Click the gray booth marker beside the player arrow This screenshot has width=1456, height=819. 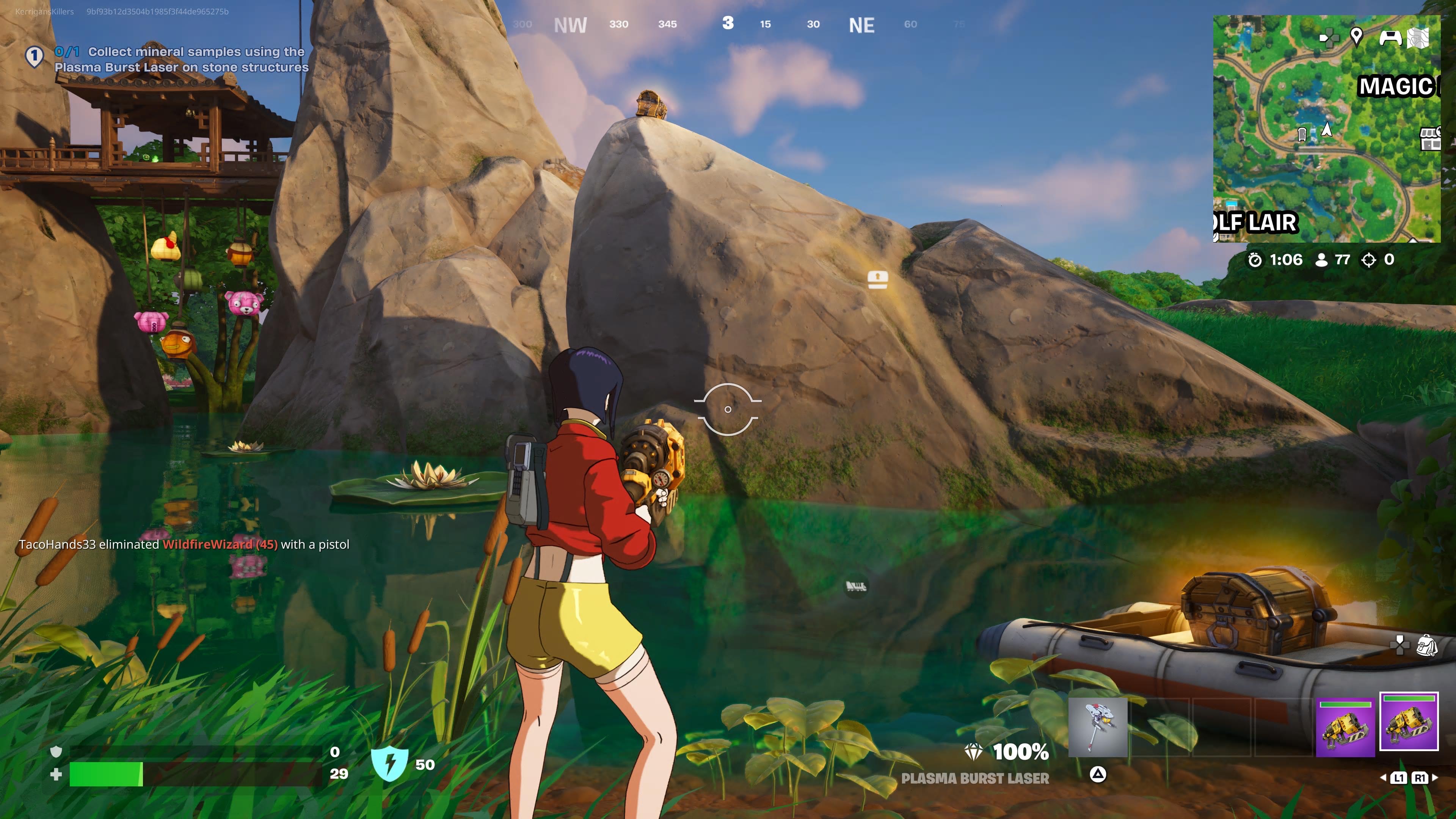click(x=1302, y=134)
